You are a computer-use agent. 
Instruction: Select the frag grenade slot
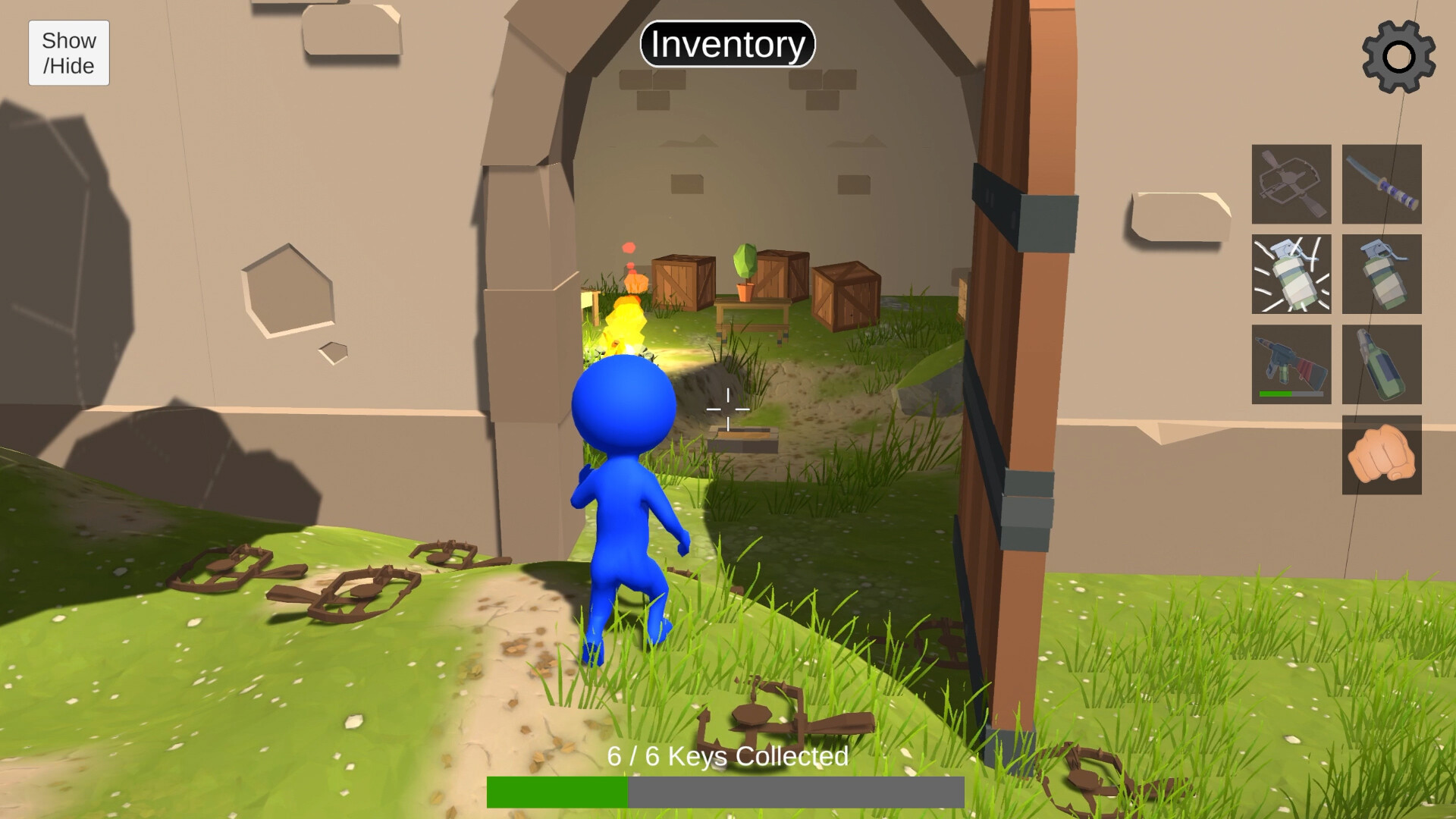click(1382, 275)
